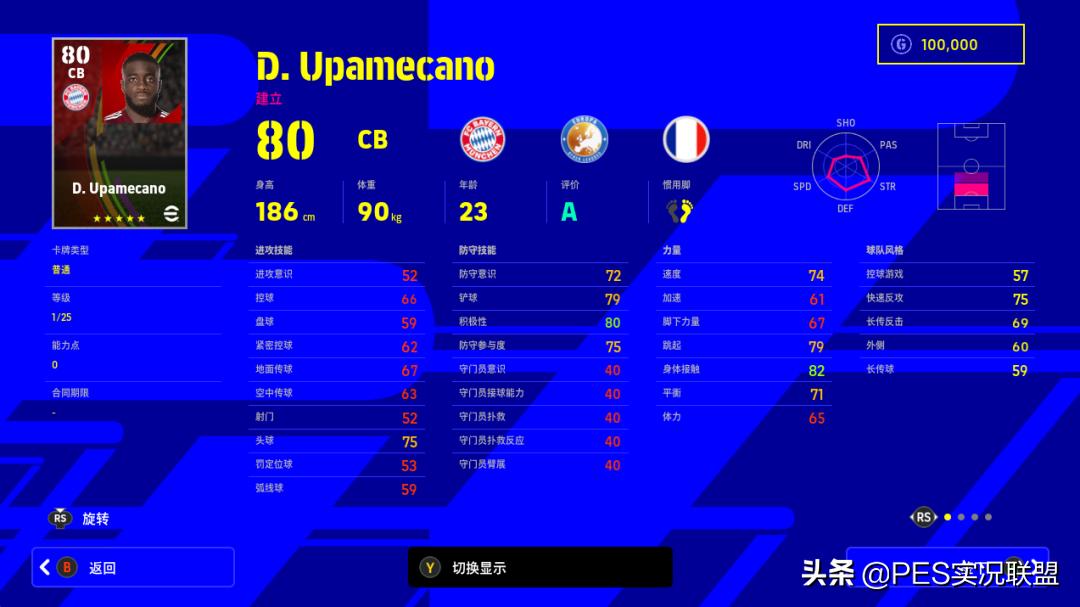Activate the 切换显示 switch display button
This screenshot has width=1080, height=607.
[540, 567]
